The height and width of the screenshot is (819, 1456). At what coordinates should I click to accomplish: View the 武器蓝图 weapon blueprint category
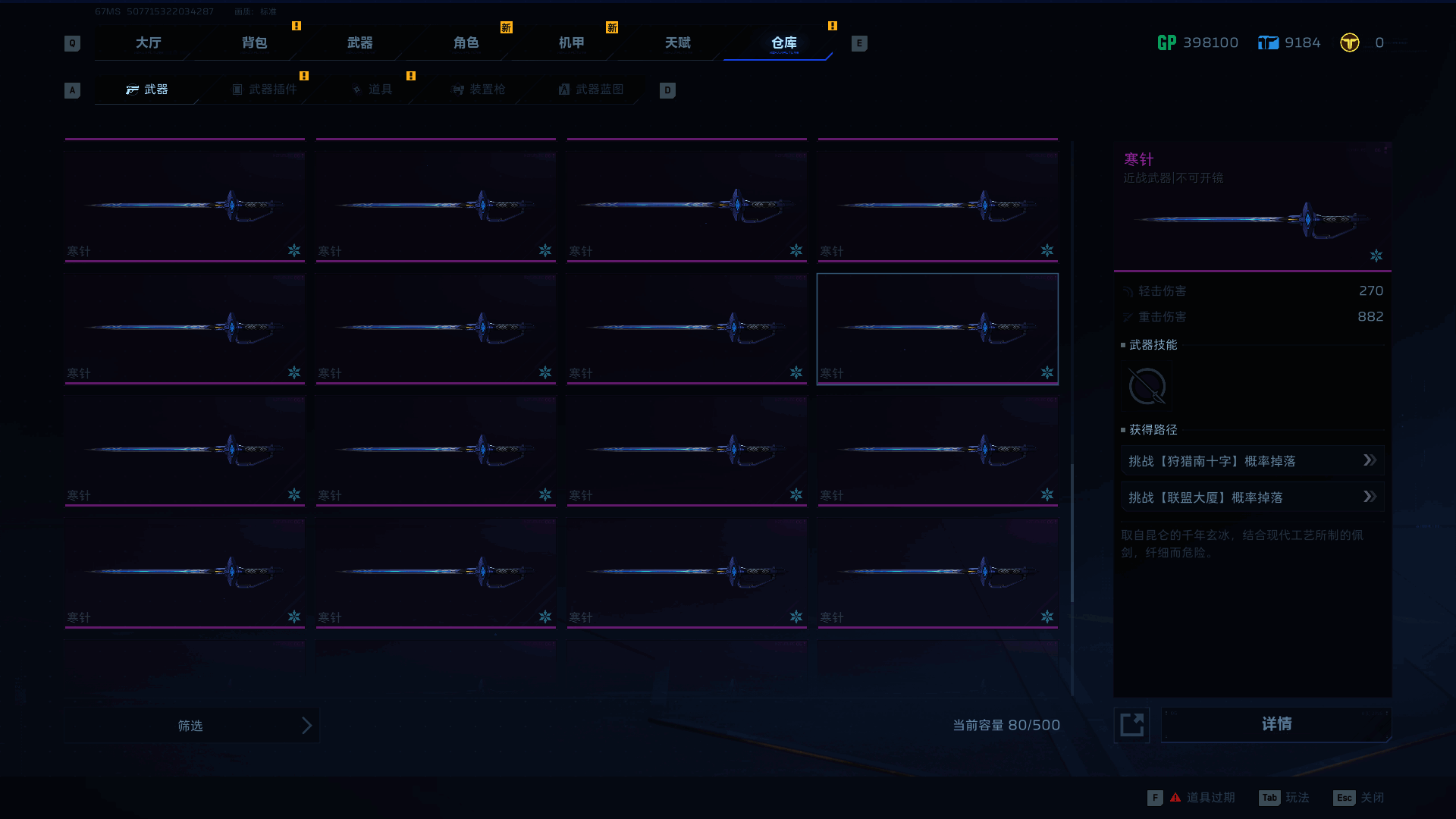591,89
